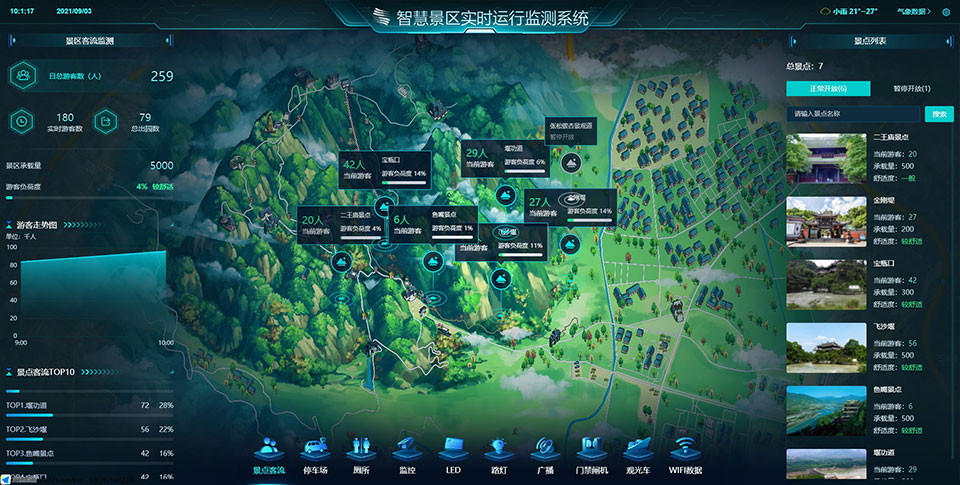
Task: Open the 观光车 sightseeing bus view
Action: click(x=638, y=454)
